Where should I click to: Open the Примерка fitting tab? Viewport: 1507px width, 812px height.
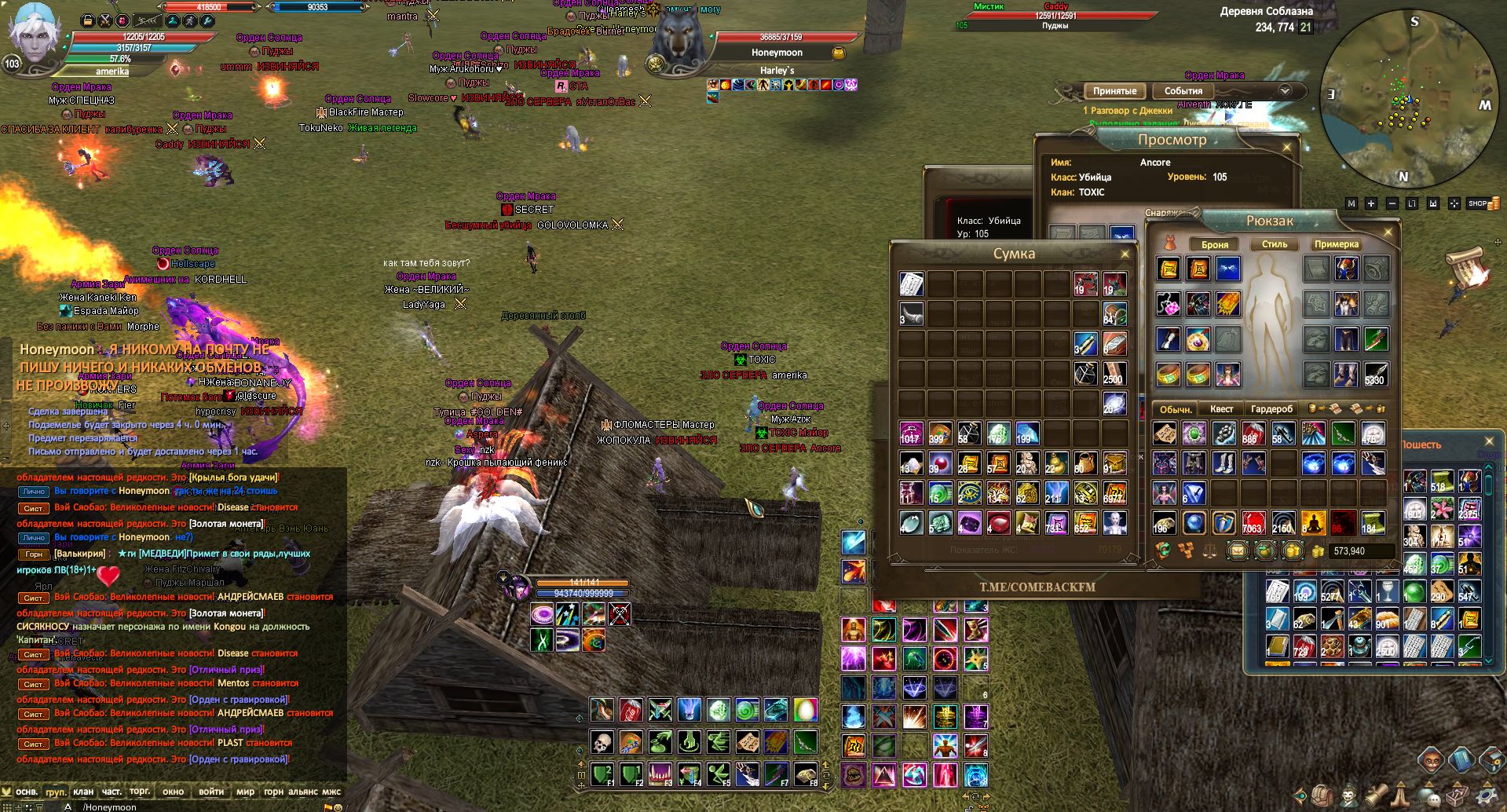pyautogui.click(x=1336, y=244)
